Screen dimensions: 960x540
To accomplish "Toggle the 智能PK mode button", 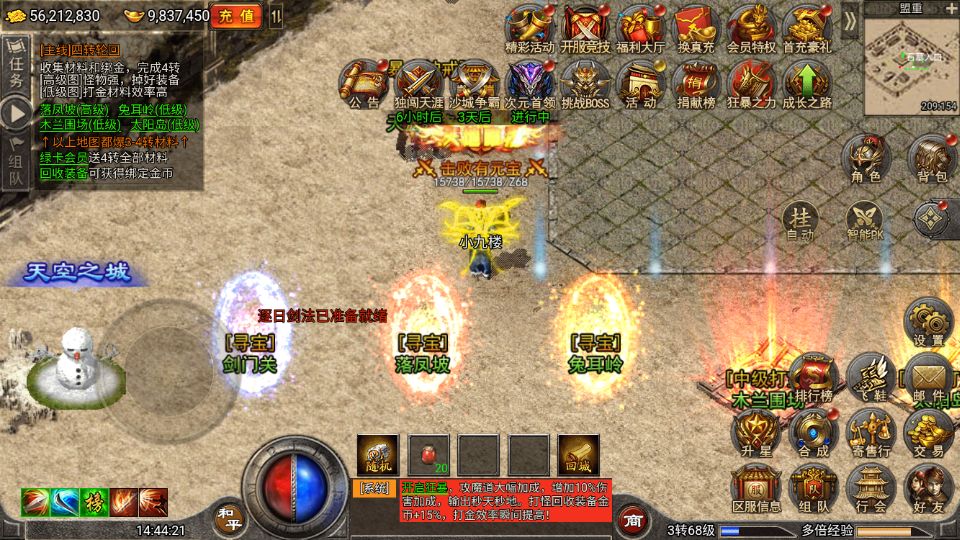I will coord(865,221).
